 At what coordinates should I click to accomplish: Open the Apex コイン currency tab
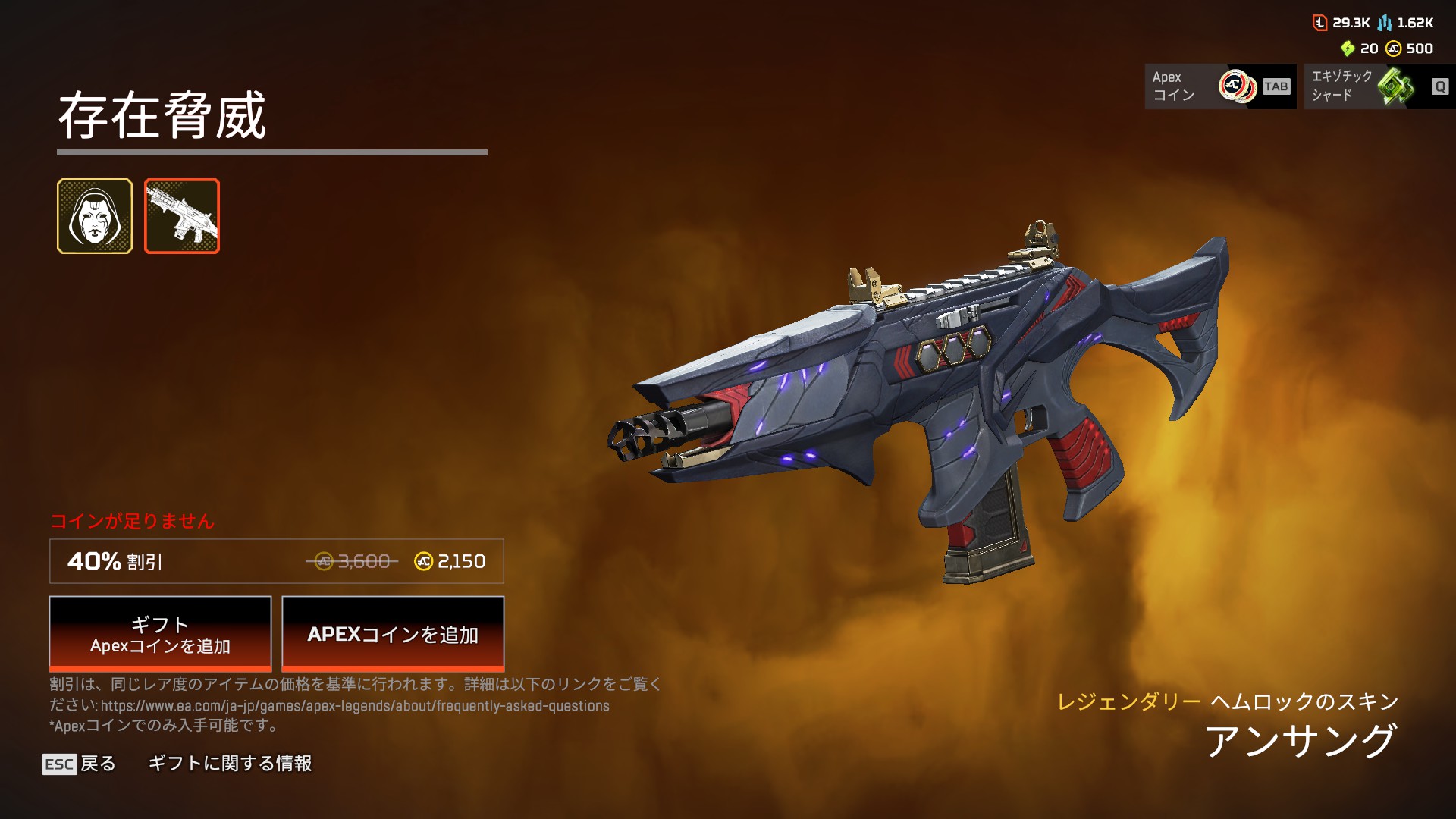coord(1220,86)
